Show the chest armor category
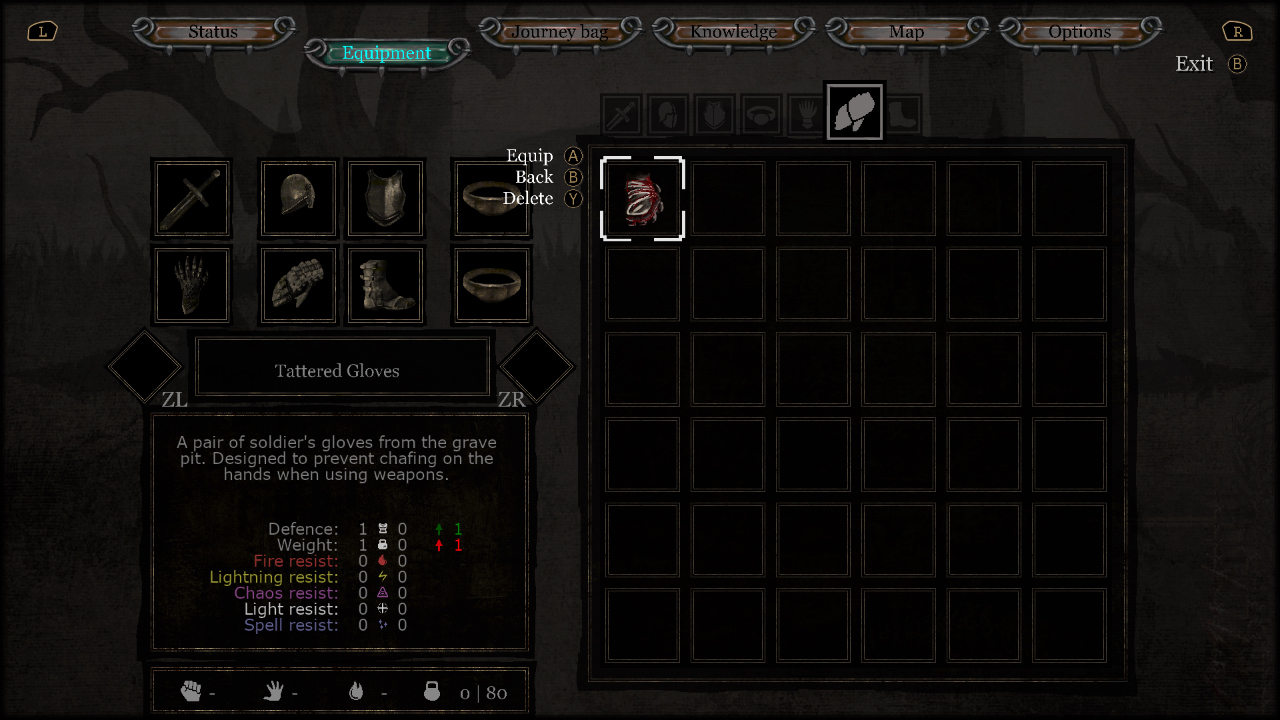Viewport: 1280px width, 720px height. click(x=714, y=115)
